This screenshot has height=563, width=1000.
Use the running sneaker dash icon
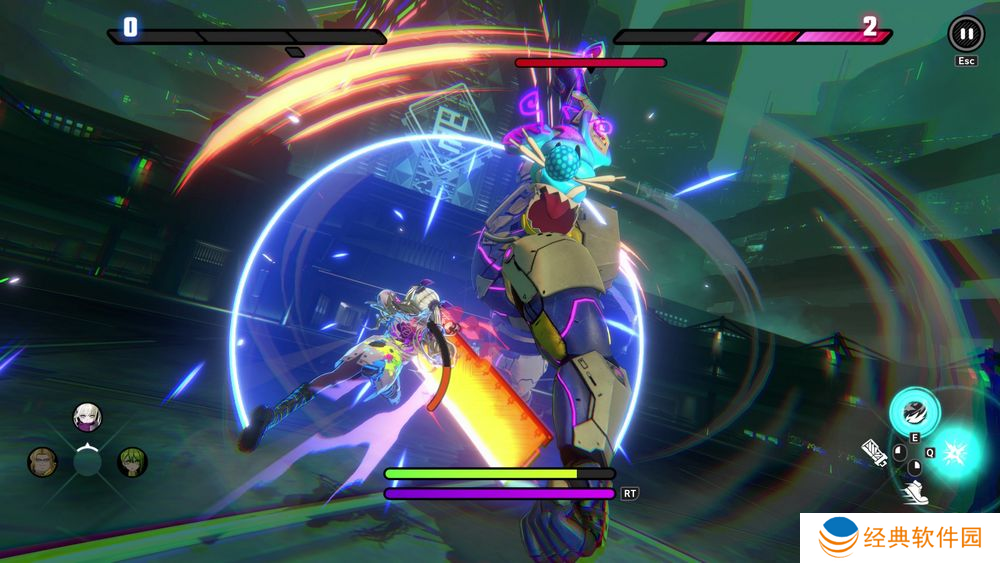pyautogui.click(x=914, y=492)
